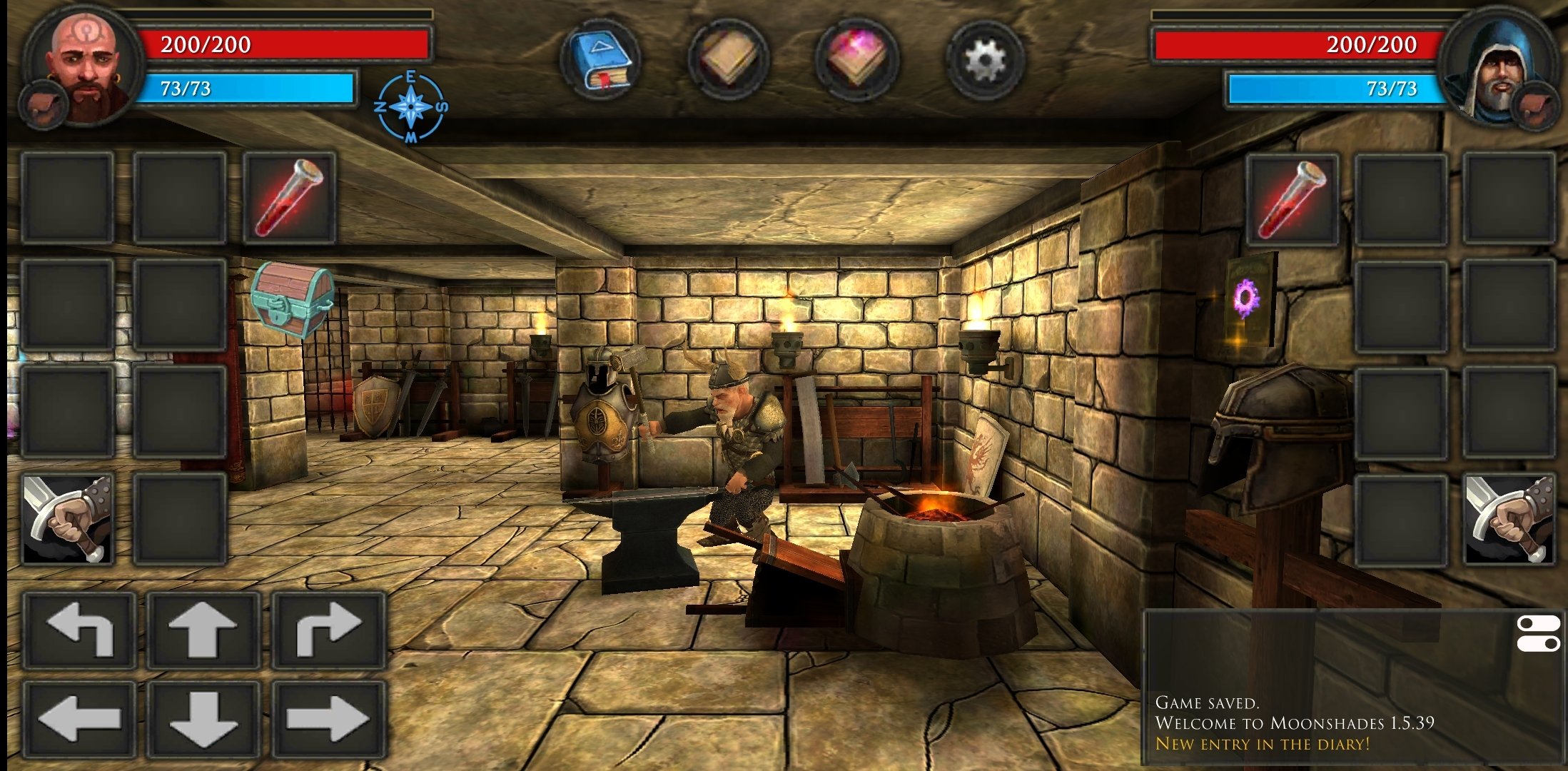Move forward with the up arrow
1568x771 pixels.
point(203,630)
